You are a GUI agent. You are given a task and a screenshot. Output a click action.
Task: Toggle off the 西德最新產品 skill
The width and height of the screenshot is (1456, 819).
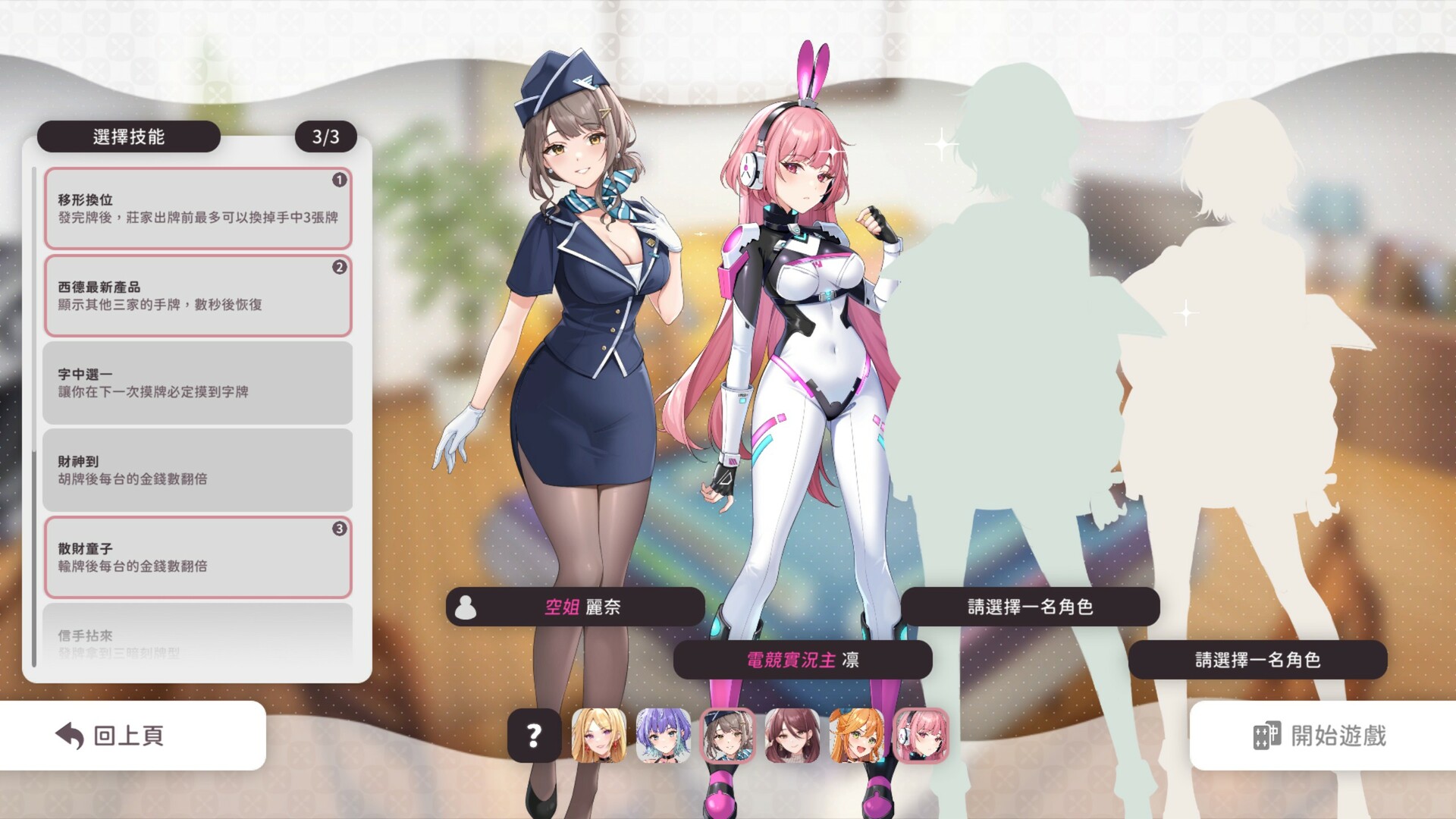tap(197, 296)
